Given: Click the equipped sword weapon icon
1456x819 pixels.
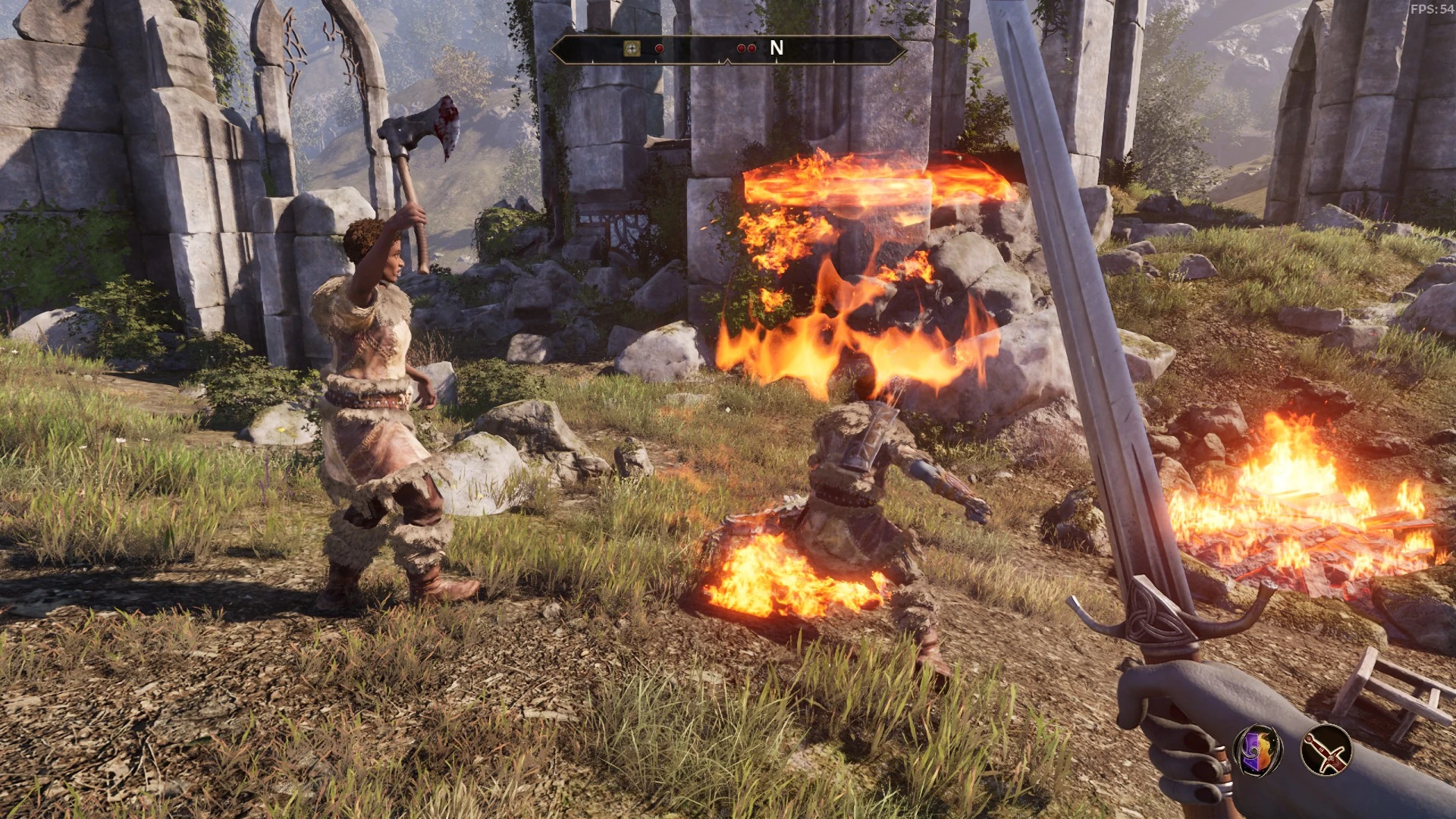Looking at the screenshot, I should [1326, 750].
